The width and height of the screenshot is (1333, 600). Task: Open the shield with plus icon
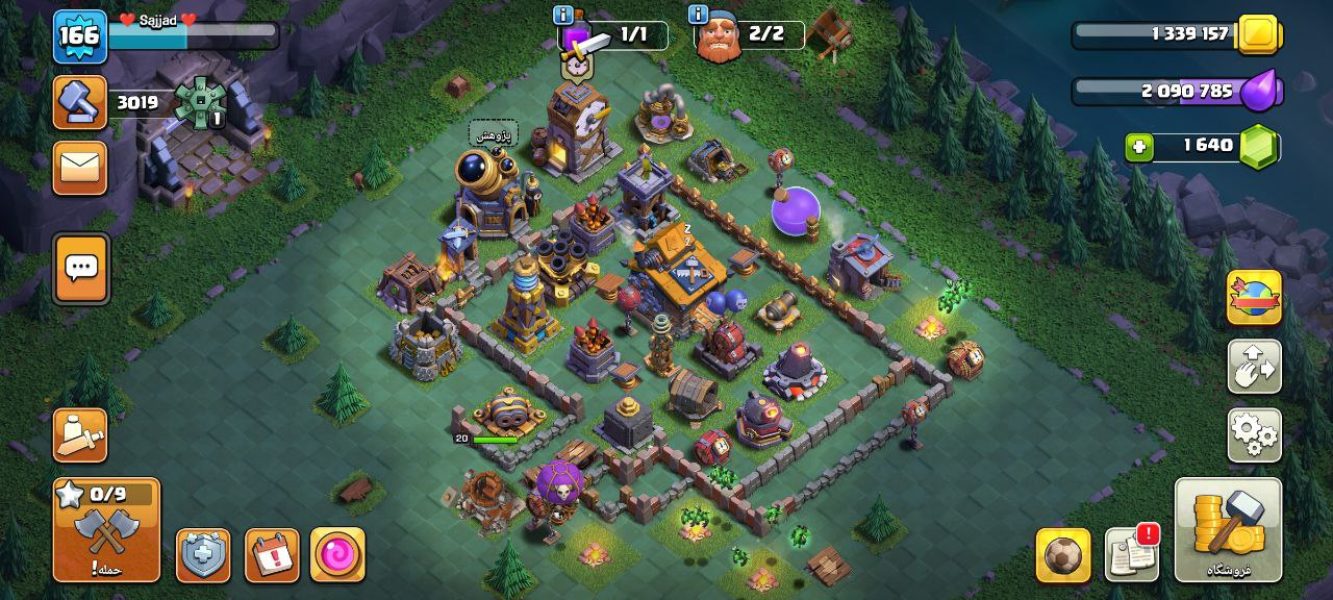(x=203, y=555)
